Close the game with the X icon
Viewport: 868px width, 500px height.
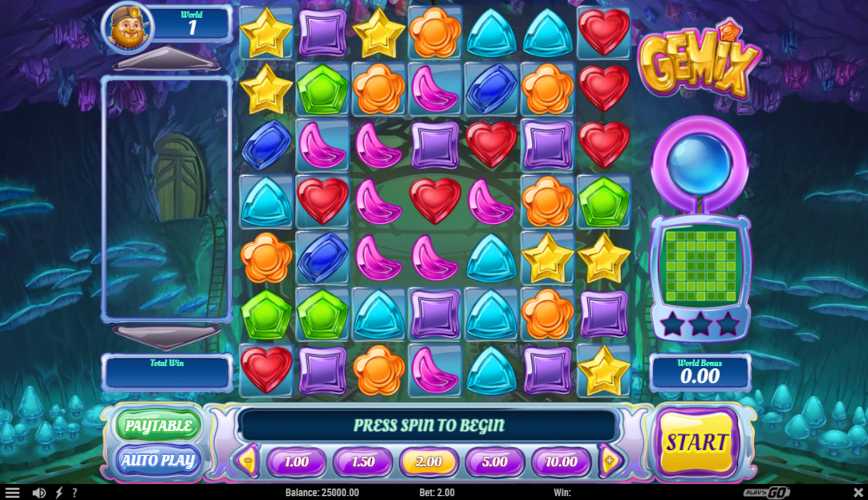click(x=857, y=492)
